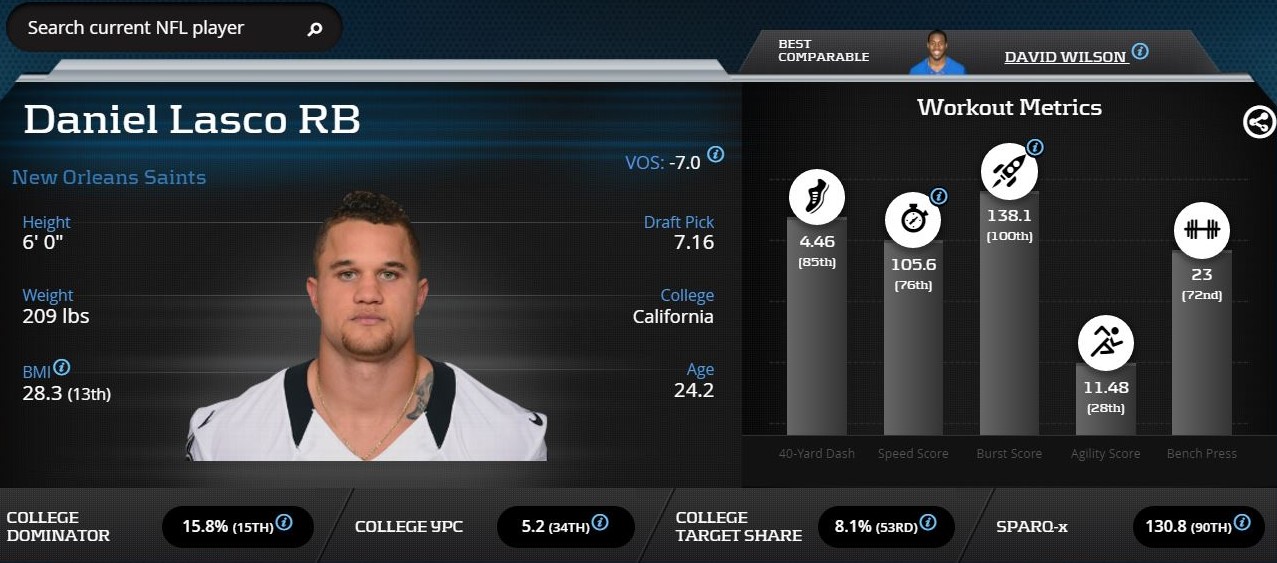Select the Bench Press barbell icon
Image resolution: width=1277 pixels, height=563 pixels.
(x=1202, y=229)
